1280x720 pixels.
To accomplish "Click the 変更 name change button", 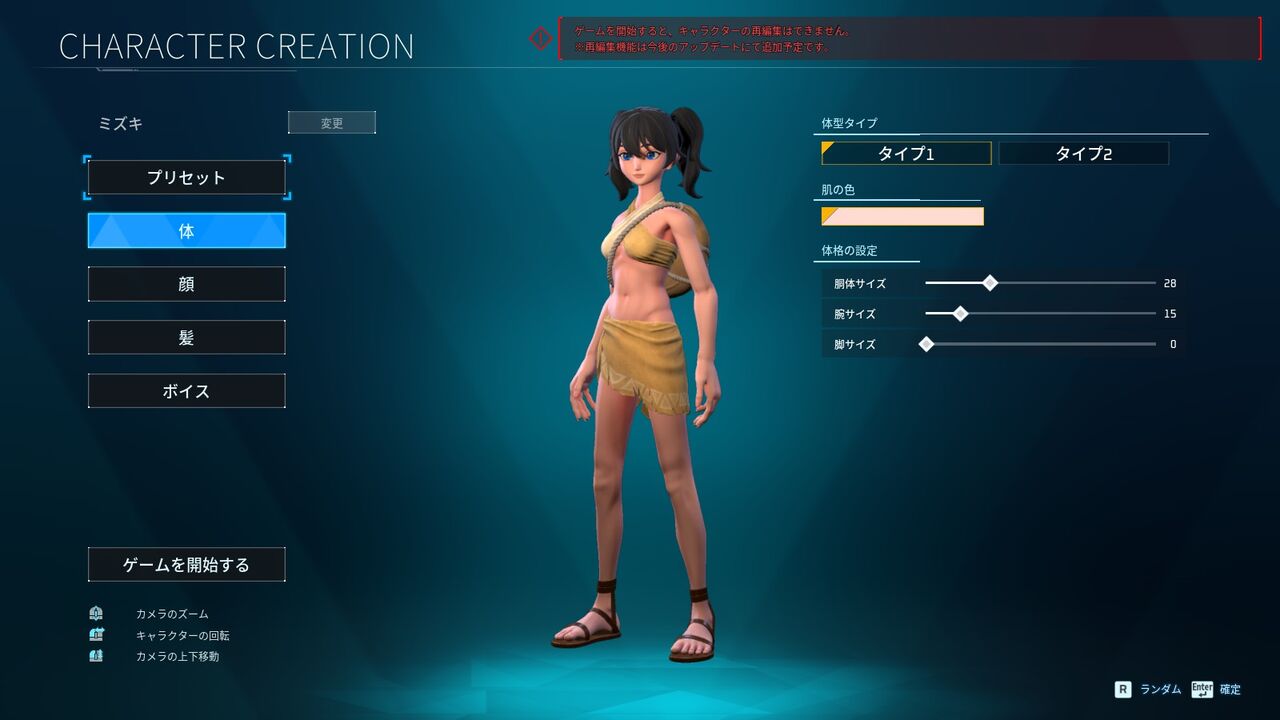I will [x=332, y=123].
